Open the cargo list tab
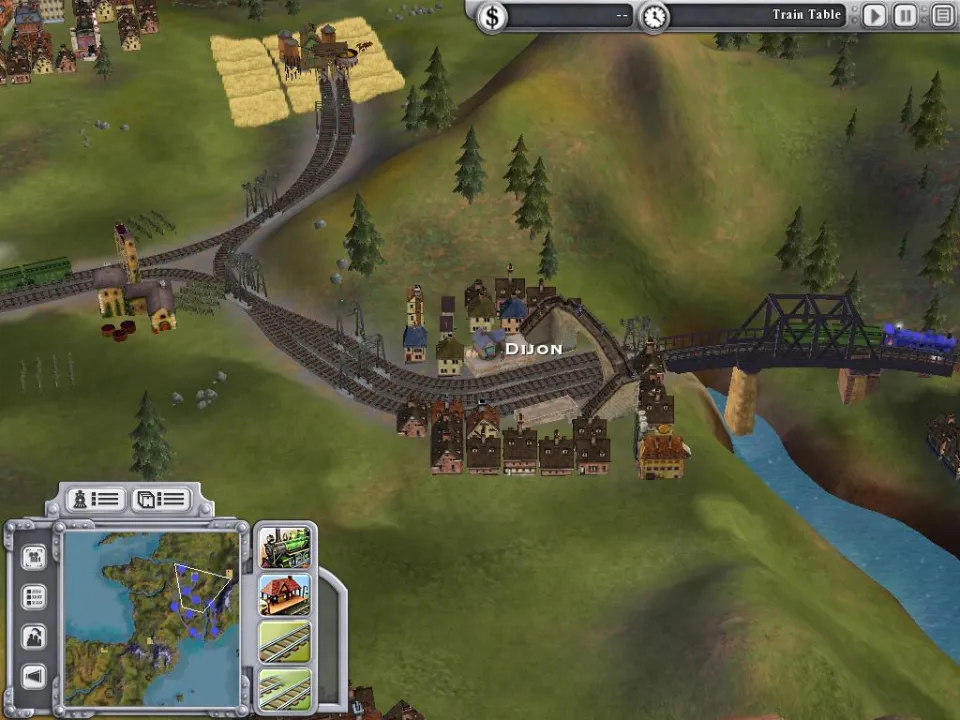 (x=161, y=499)
